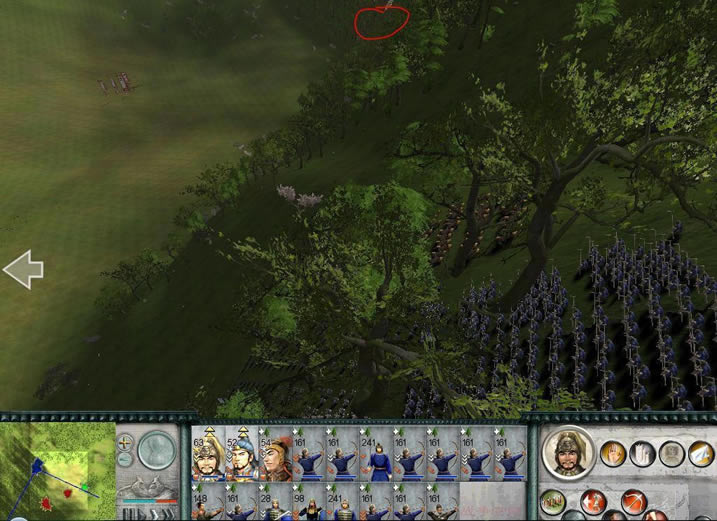Open the group formation soldiers icon
Screen dimensions: 717x521
(553, 501)
